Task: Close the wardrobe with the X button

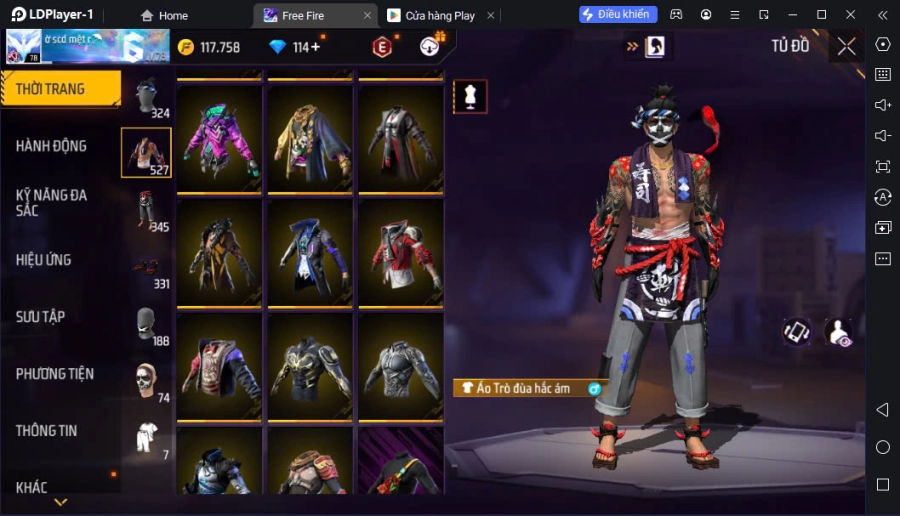Action: click(x=847, y=46)
